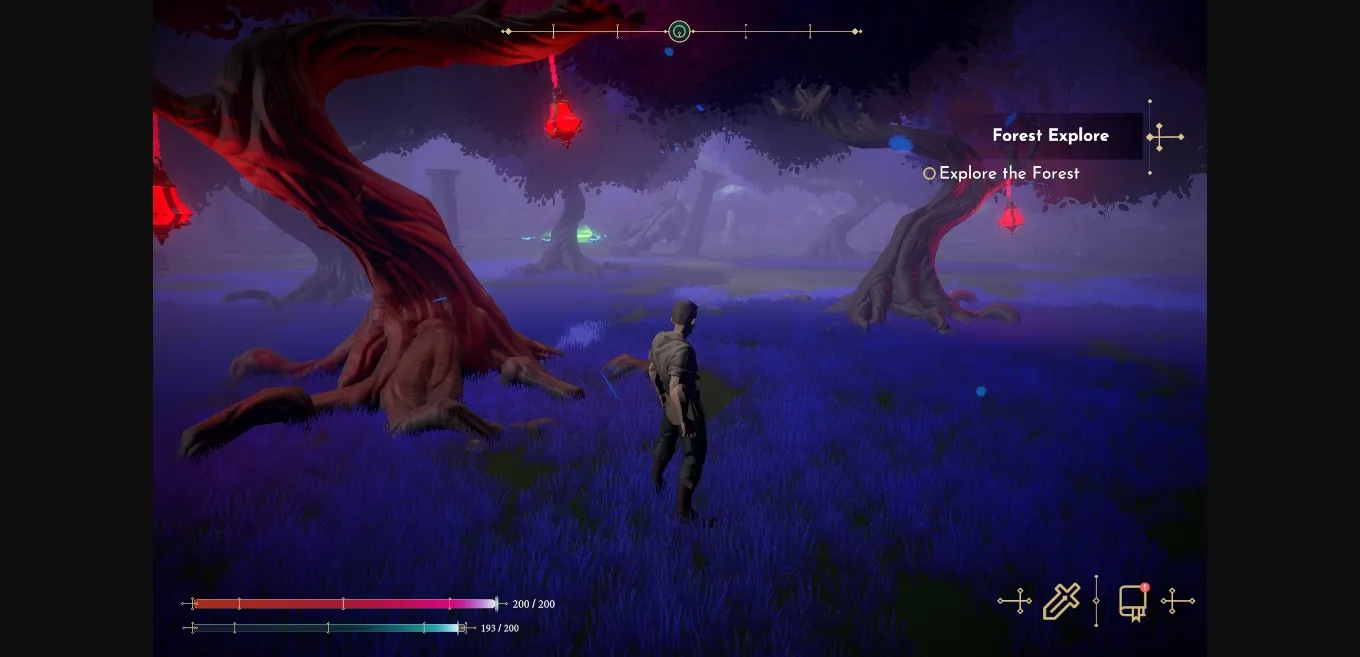
Task: Select the Forest Explore quest title
Action: click(x=1050, y=136)
